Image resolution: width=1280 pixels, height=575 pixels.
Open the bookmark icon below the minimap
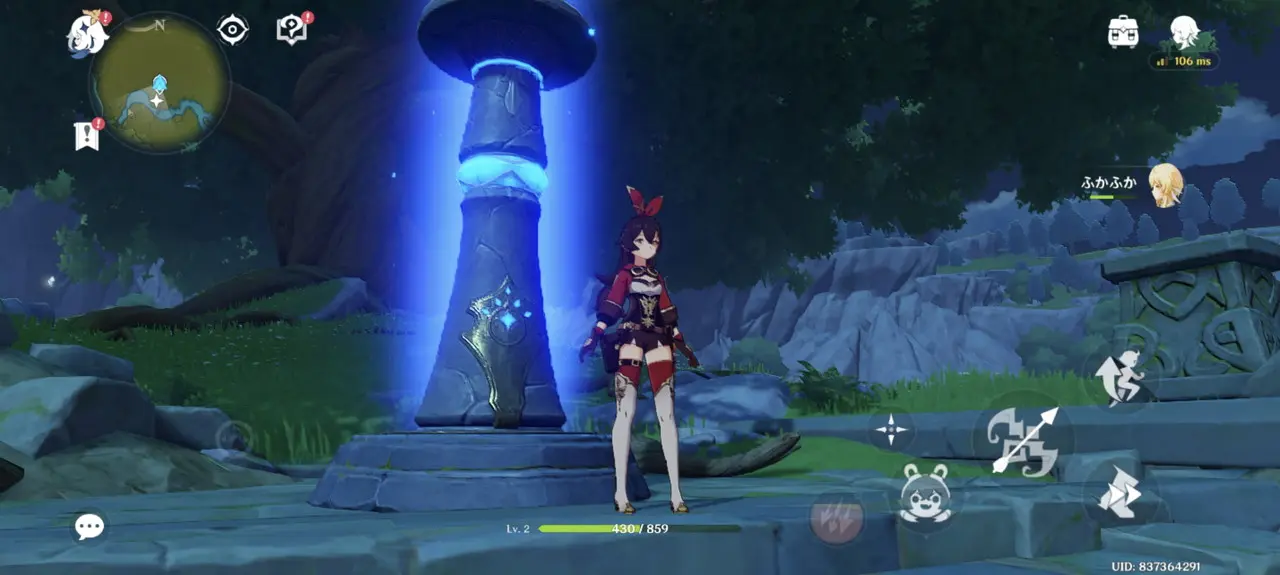point(87,134)
